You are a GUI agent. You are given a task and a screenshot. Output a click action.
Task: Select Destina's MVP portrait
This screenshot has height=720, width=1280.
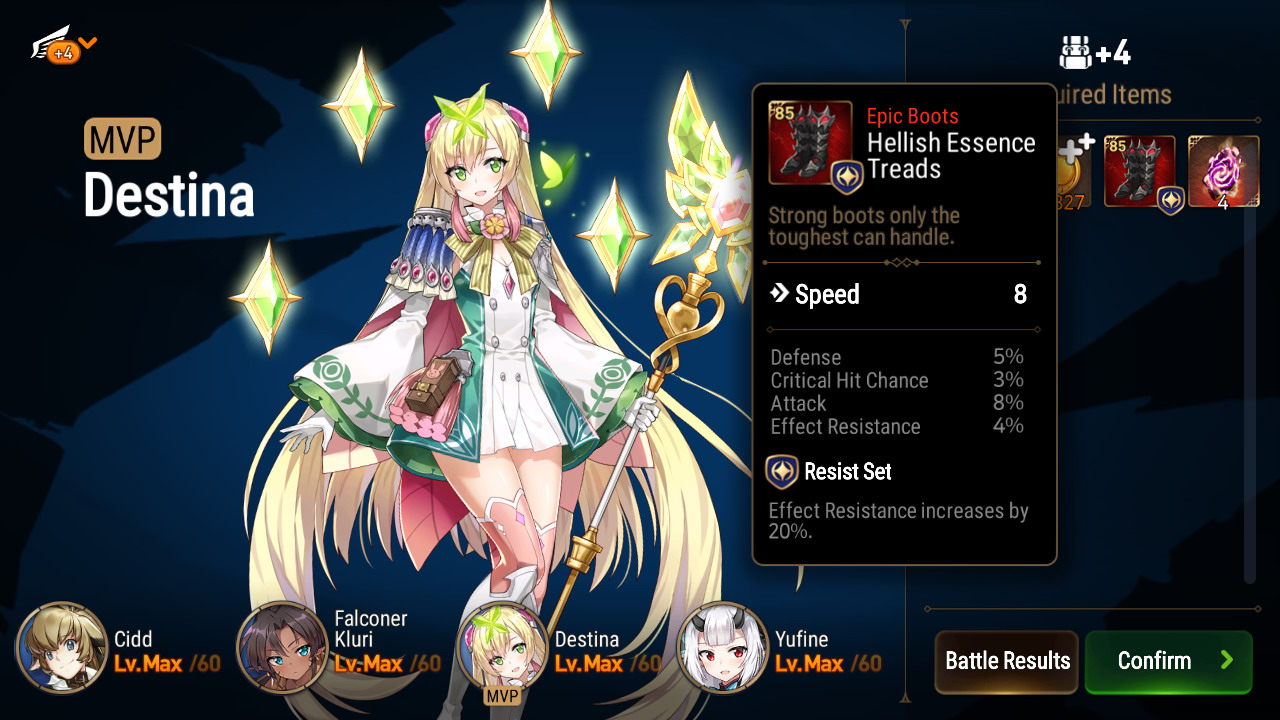tap(501, 648)
